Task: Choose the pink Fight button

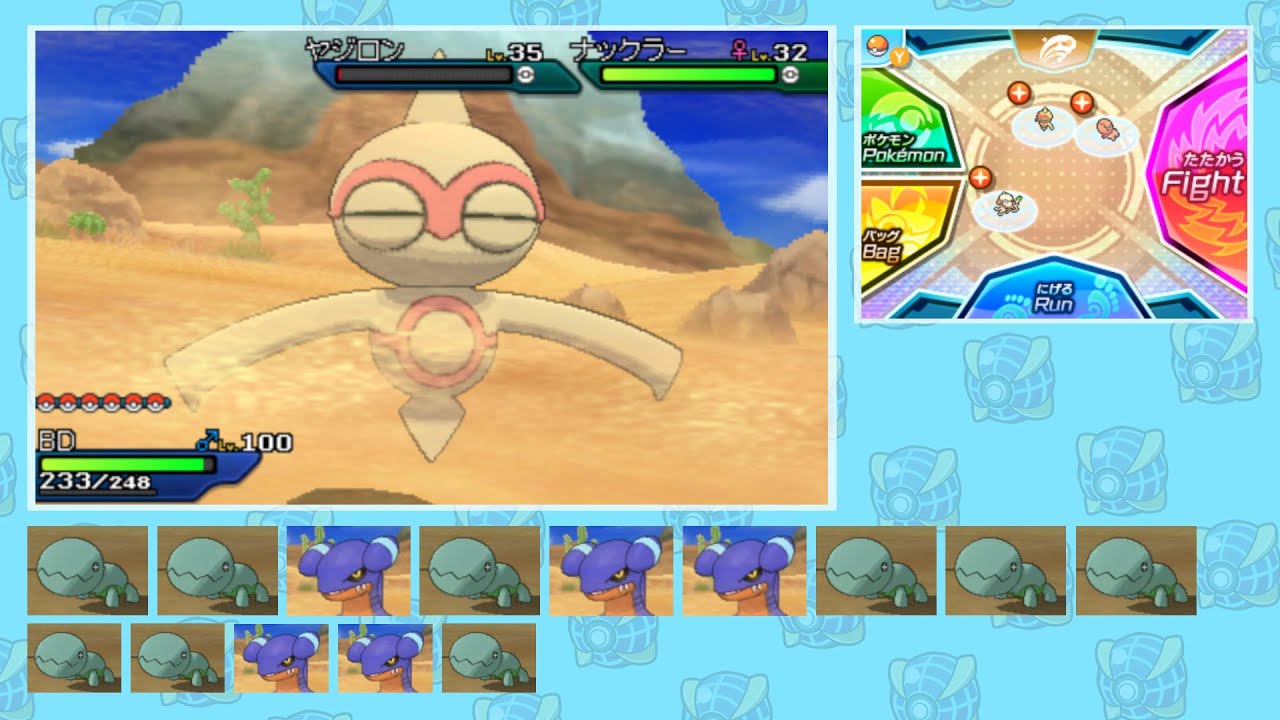Action: 1200,180
